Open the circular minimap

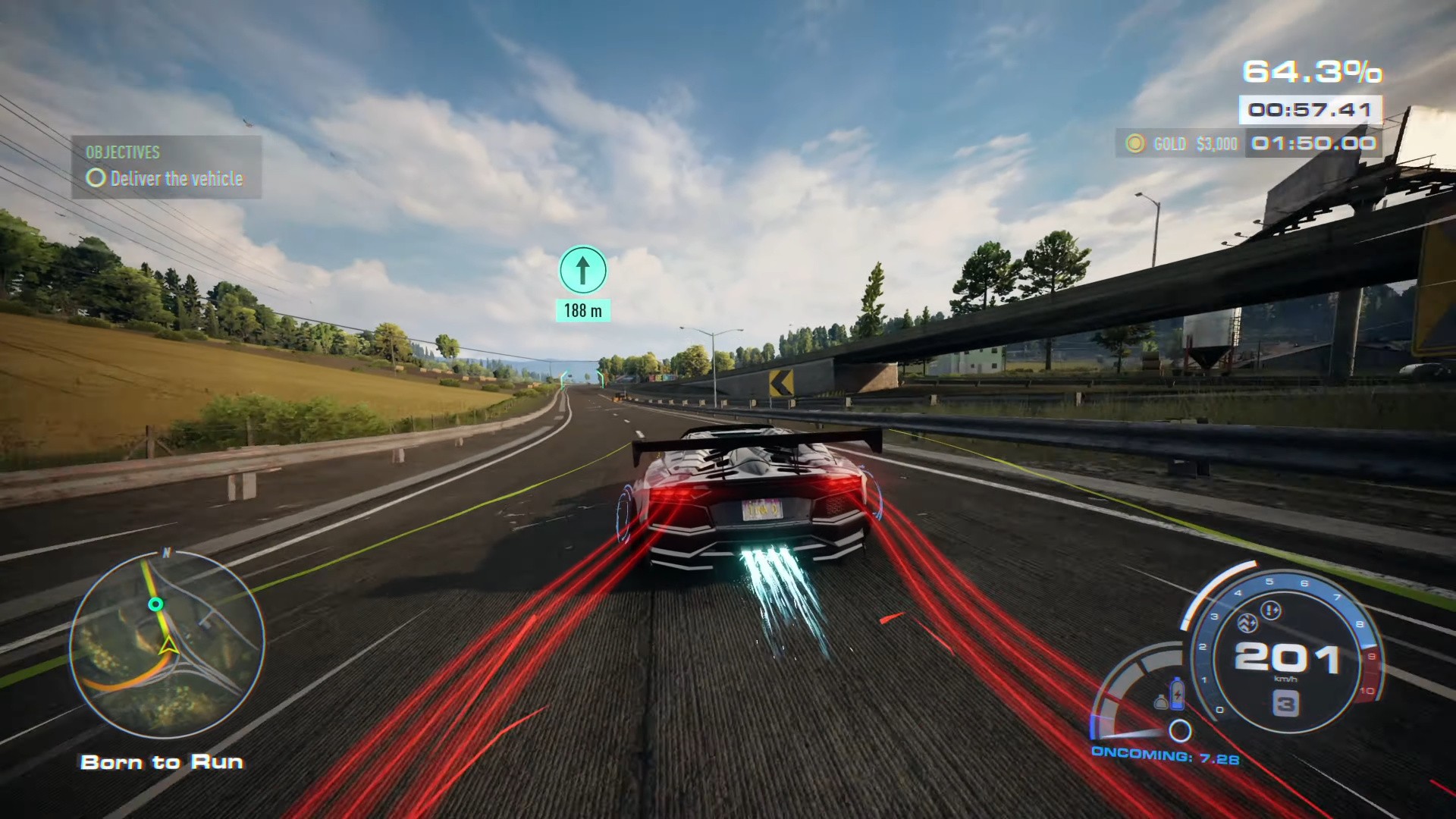(x=167, y=647)
